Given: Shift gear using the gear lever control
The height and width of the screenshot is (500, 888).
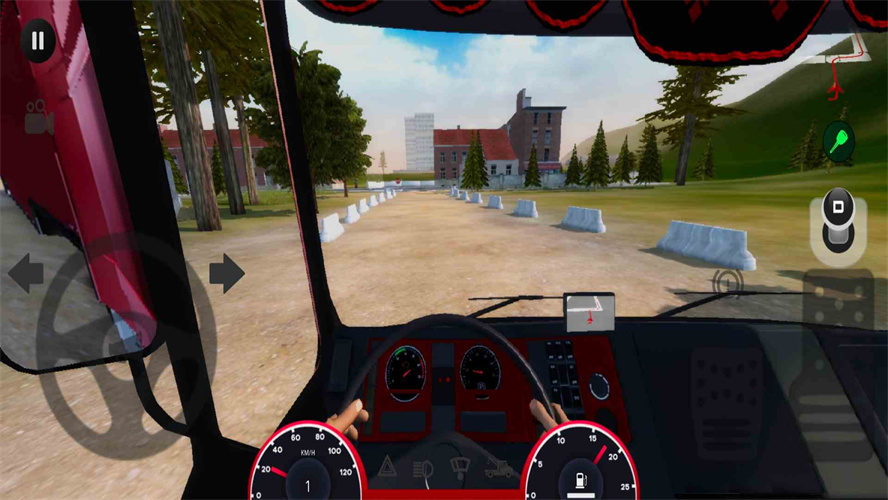Looking at the screenshot, I should pos(838,225).
